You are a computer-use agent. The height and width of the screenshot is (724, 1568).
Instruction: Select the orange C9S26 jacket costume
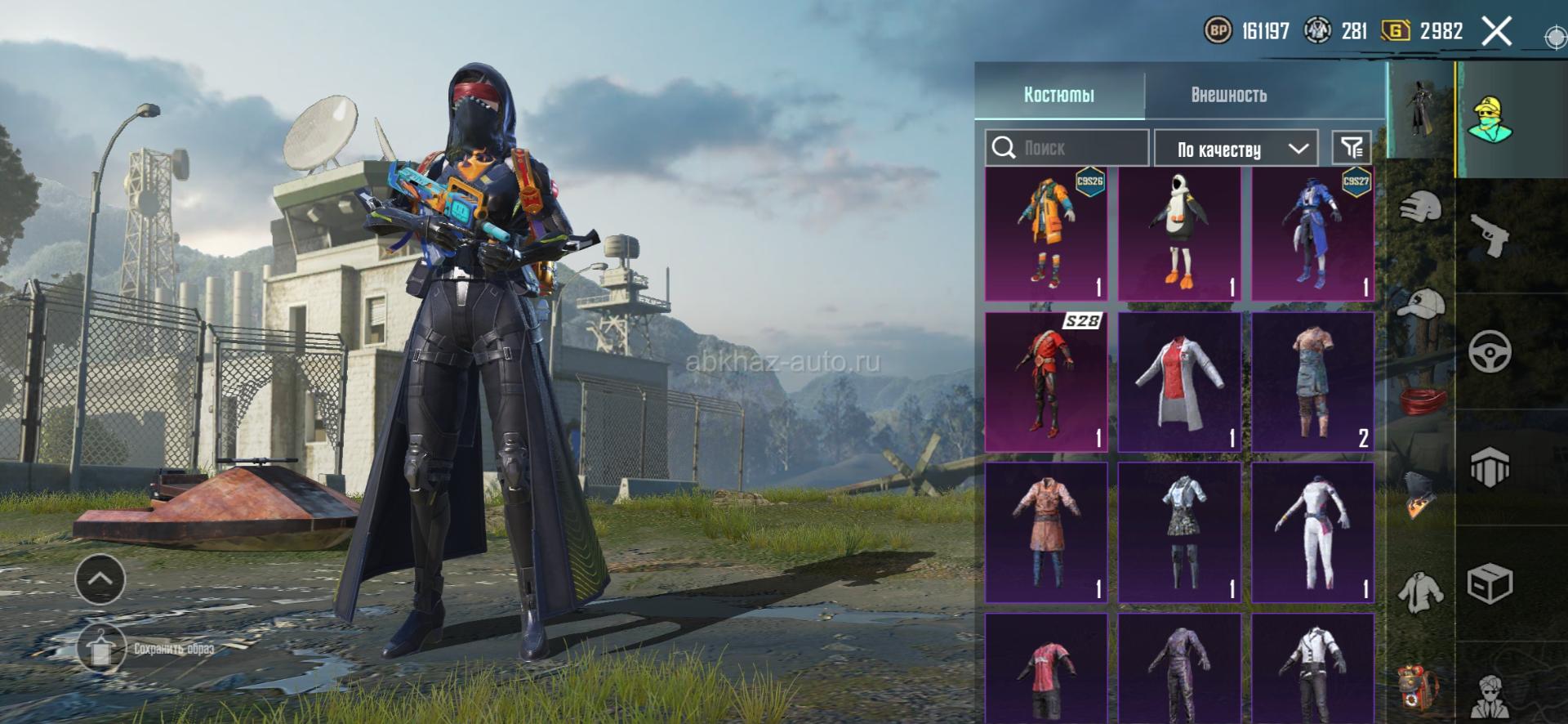[x=1046, y=234]
